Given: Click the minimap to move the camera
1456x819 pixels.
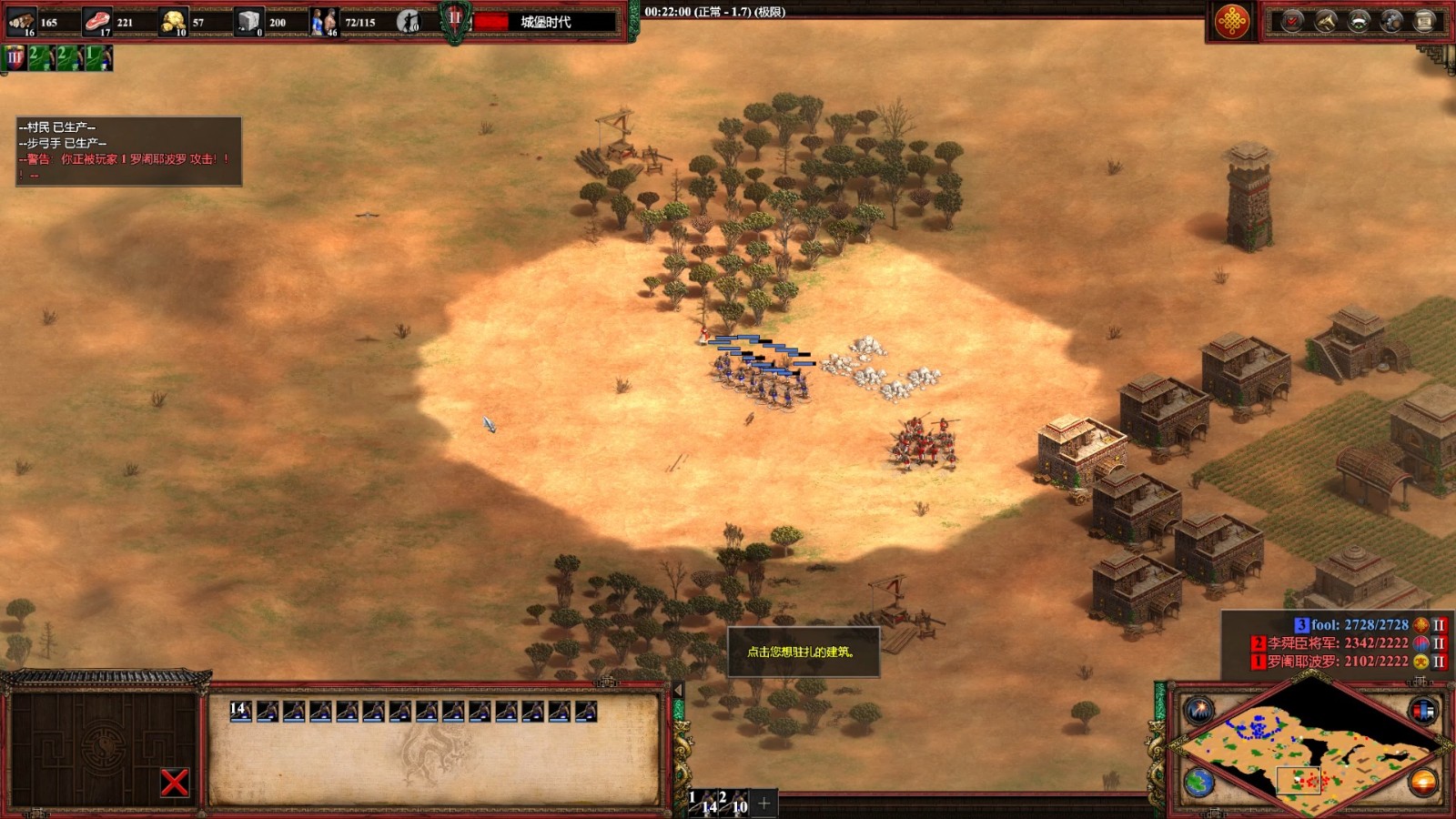Looking at the screenshot, I should [1310, 748].
